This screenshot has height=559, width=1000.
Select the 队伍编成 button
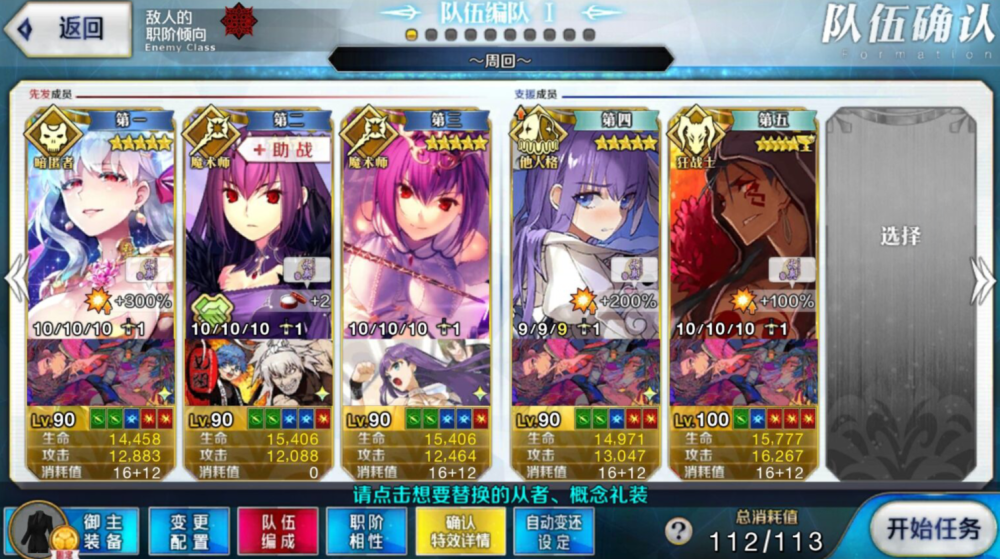point(278,530)
